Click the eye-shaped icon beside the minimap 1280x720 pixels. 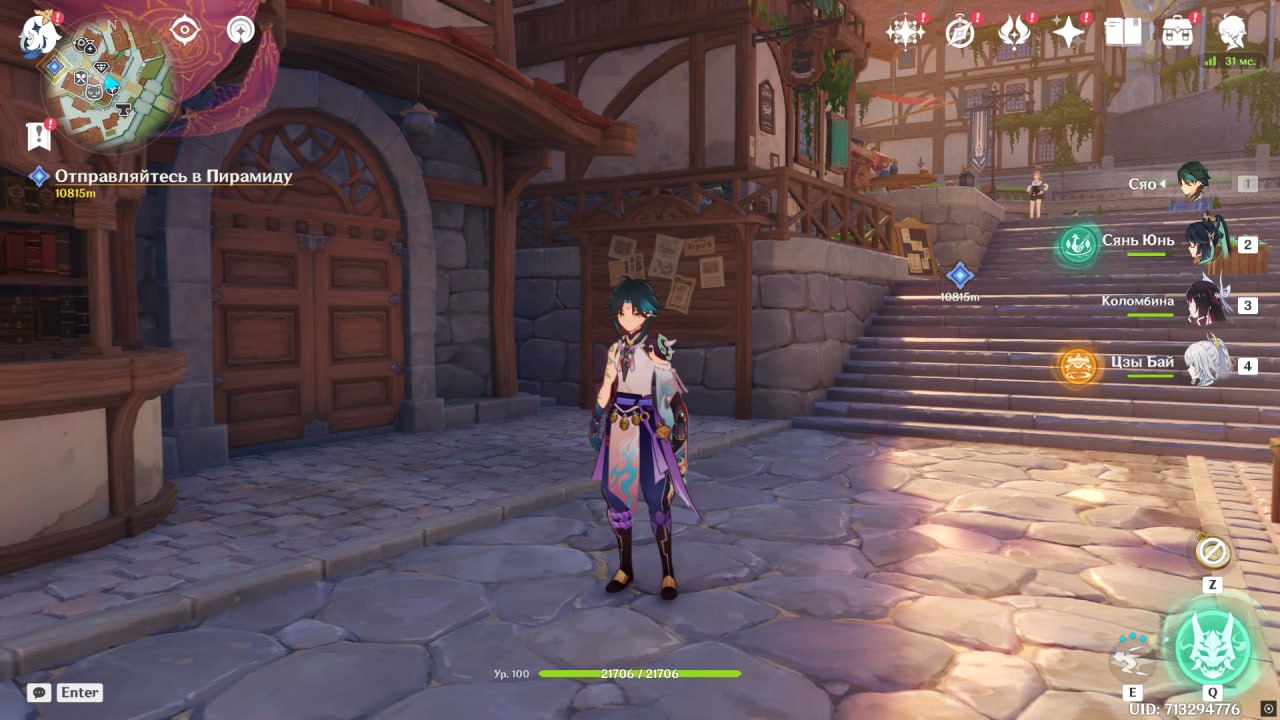click(x=185, y=30)
